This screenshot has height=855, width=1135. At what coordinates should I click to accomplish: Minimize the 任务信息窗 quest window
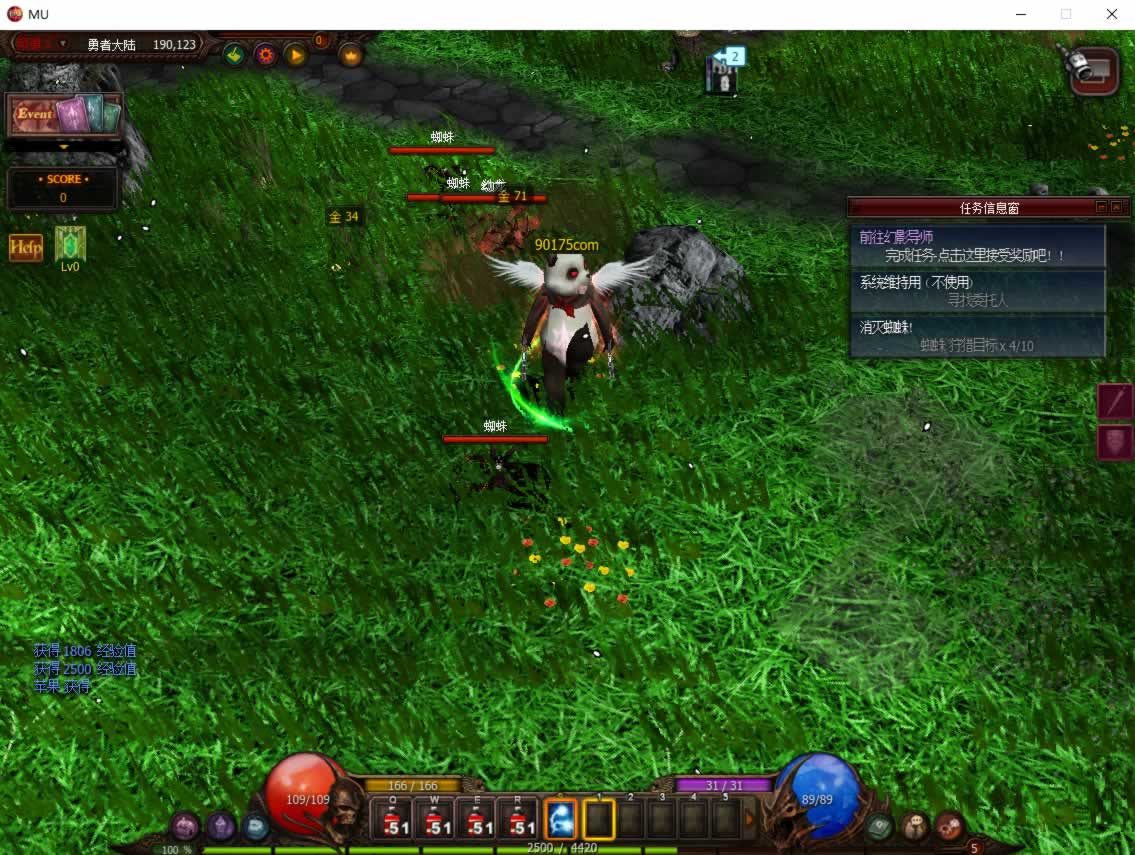click(x=1101, y=207)
